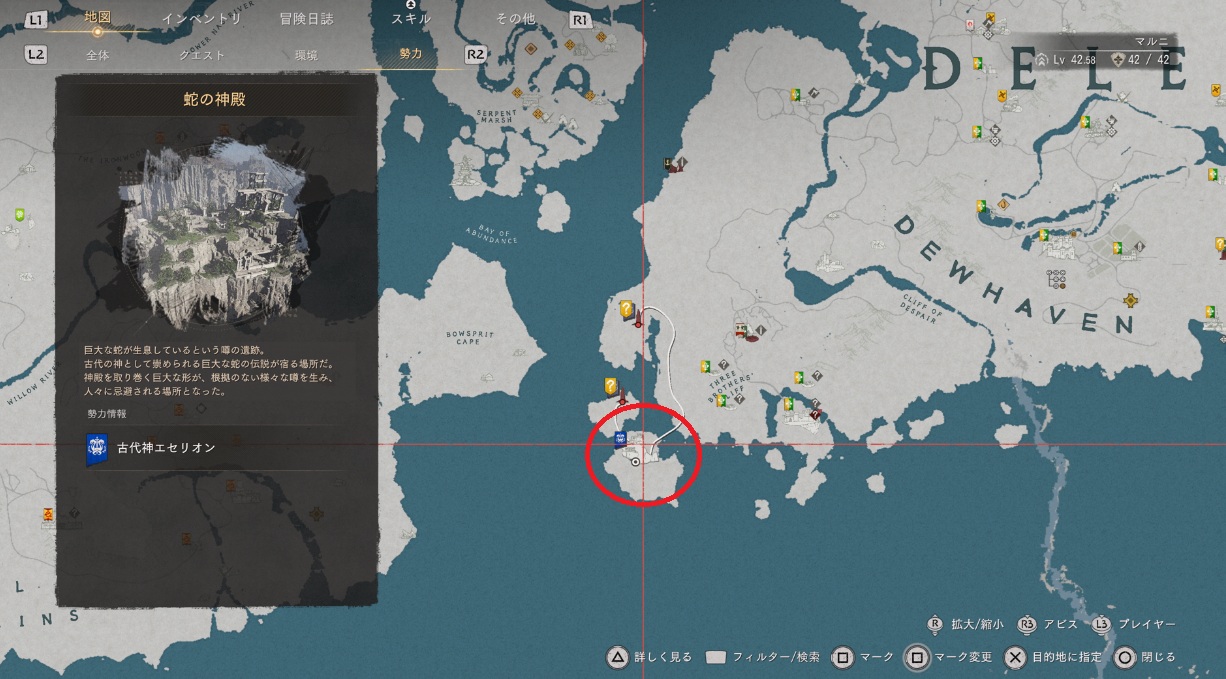Click the blue faction banner marker on the map

coord(620,440)
